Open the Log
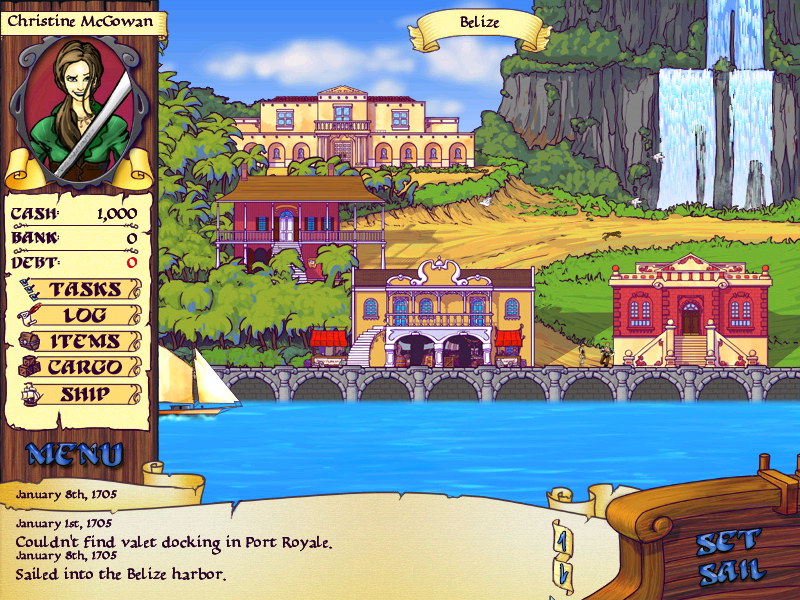Image resolution: width=800 pixels, height=600 pixels. (84, 316)
